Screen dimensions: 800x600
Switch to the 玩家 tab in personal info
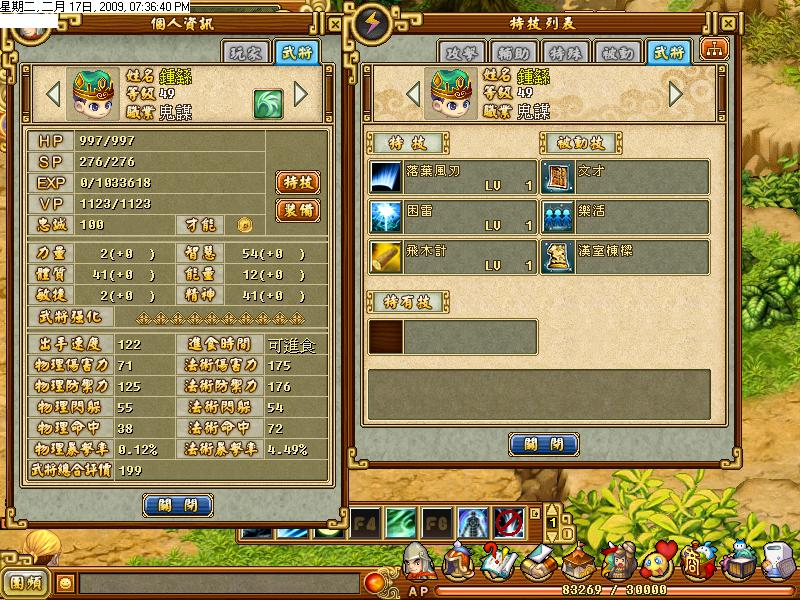(246, 53)
